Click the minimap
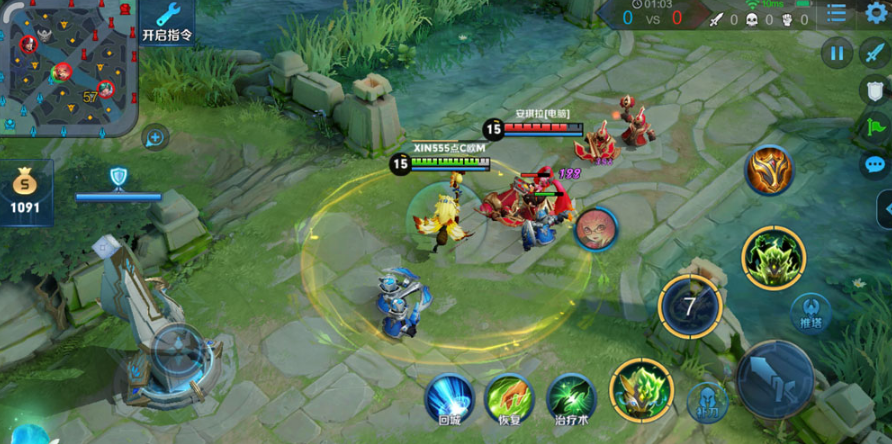The width and height of the screenshot is (892, 444). click(x=68, y=68)
